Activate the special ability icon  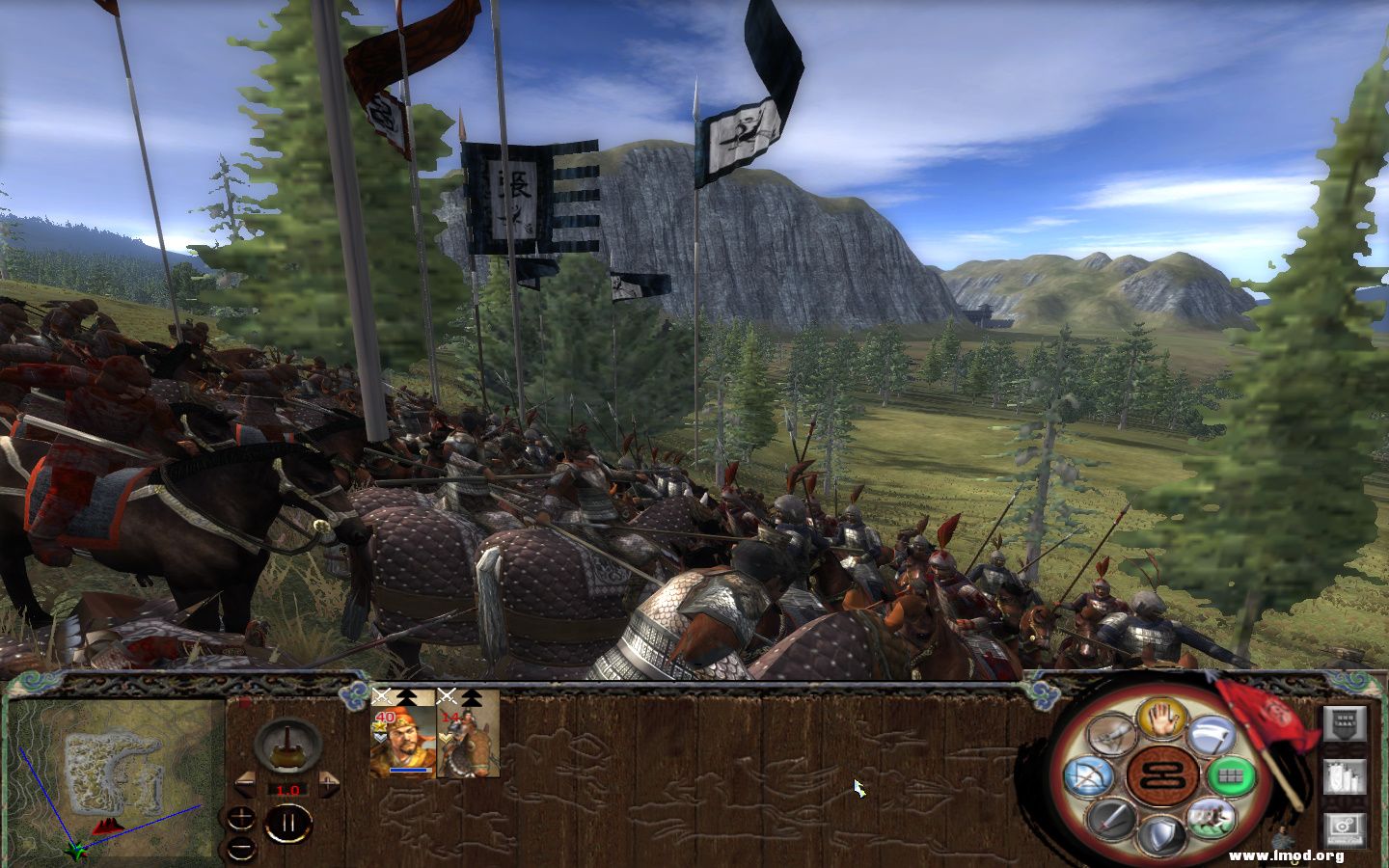(x=1112, y=736)
